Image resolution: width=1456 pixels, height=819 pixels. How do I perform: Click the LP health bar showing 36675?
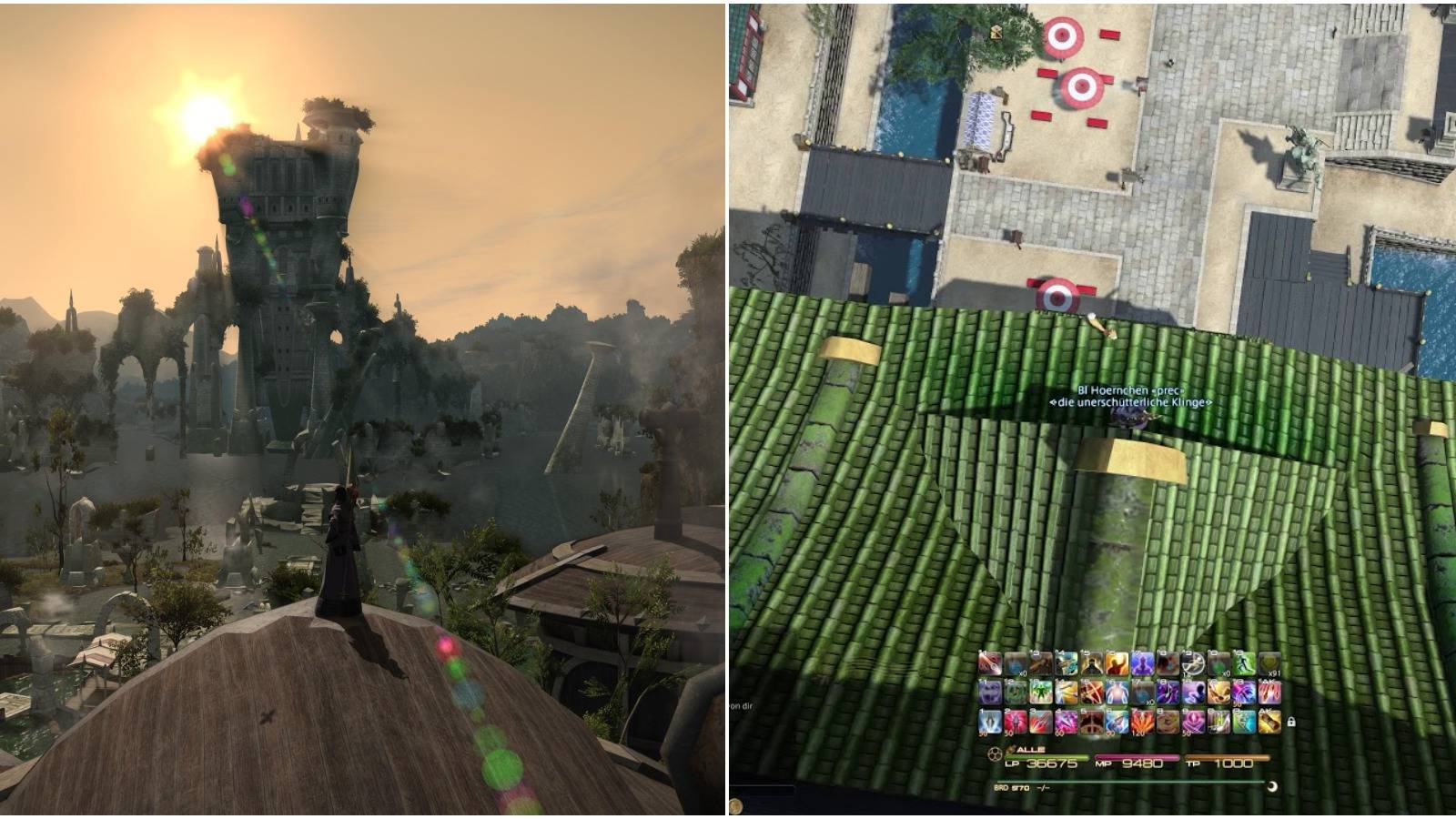[x=1047, y=757]
